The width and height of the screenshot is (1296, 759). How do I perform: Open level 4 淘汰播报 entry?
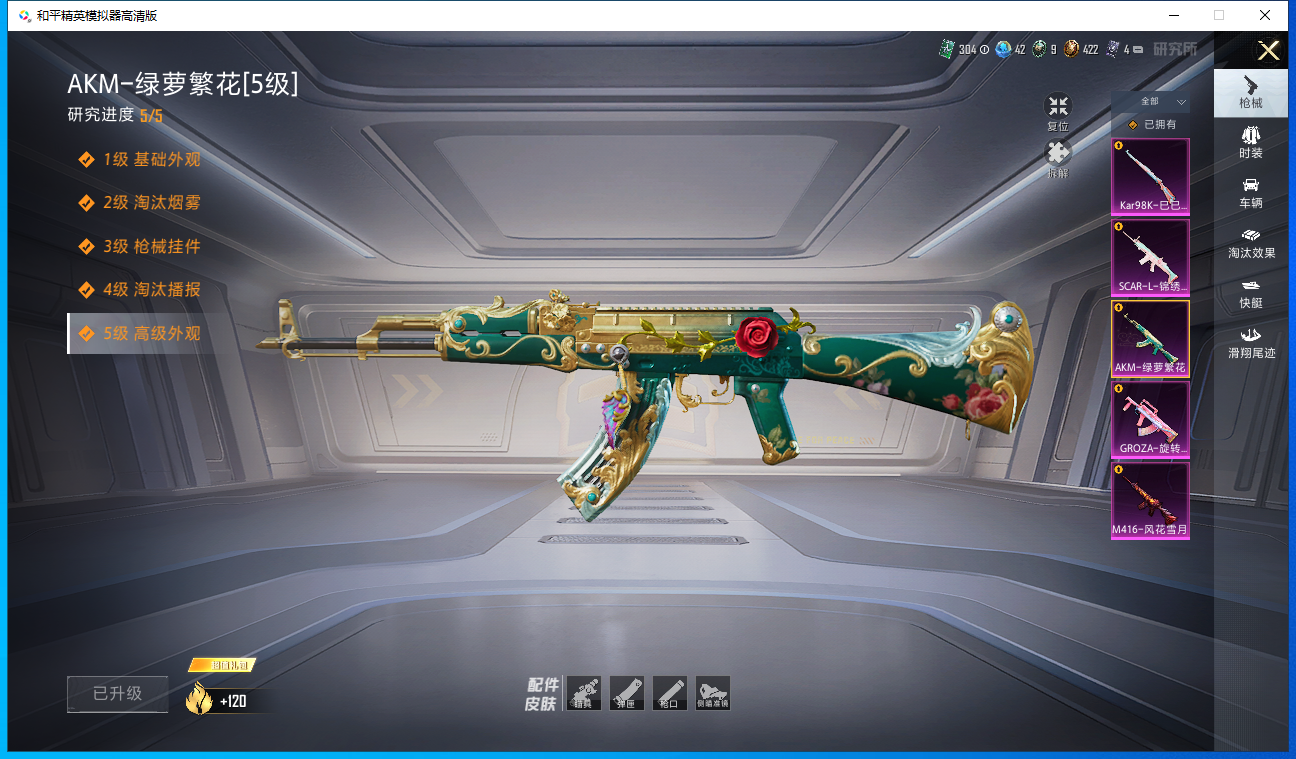[151, 290]
